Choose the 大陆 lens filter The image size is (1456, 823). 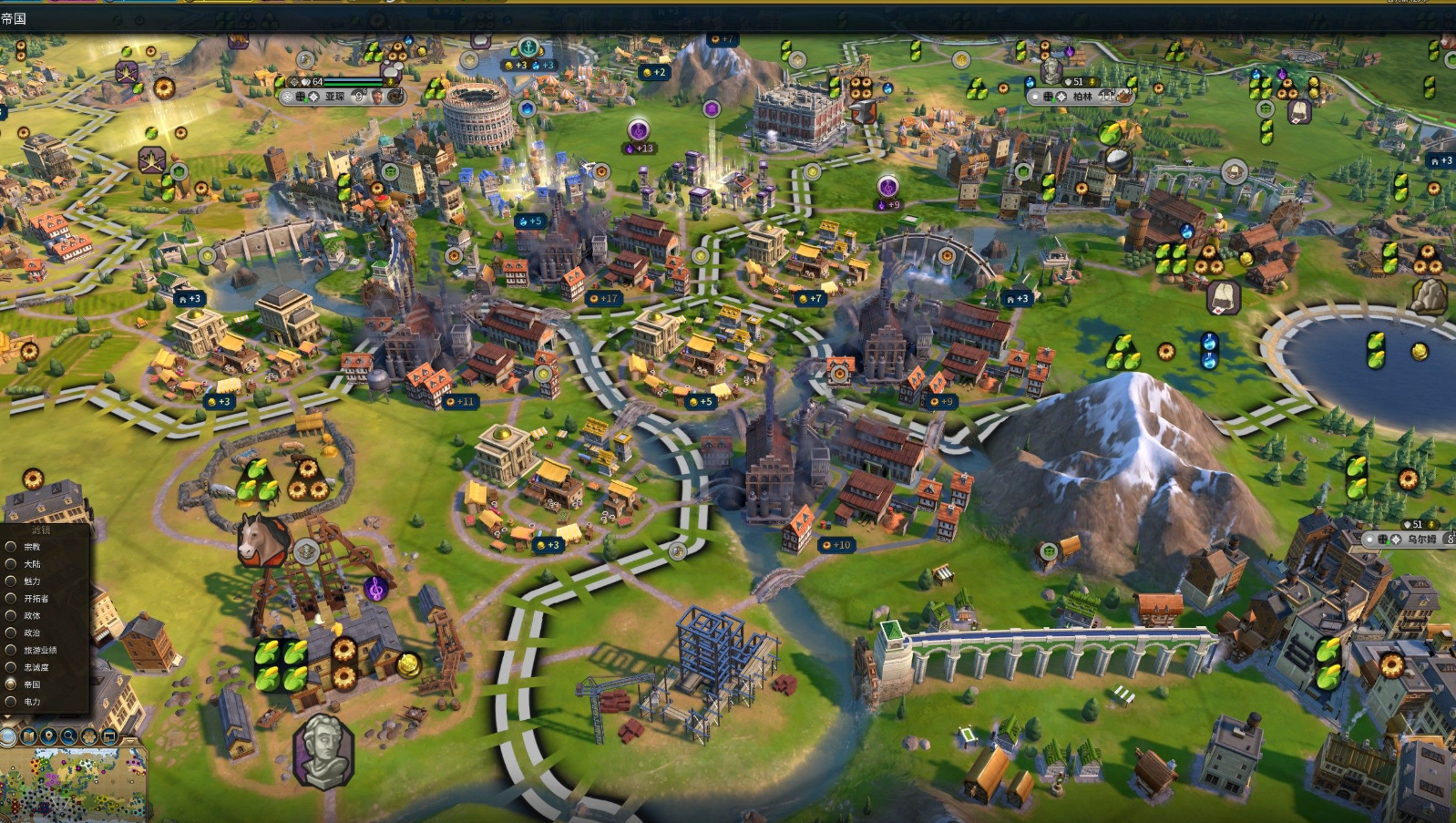pyautogui.click(x=12, y=564)
